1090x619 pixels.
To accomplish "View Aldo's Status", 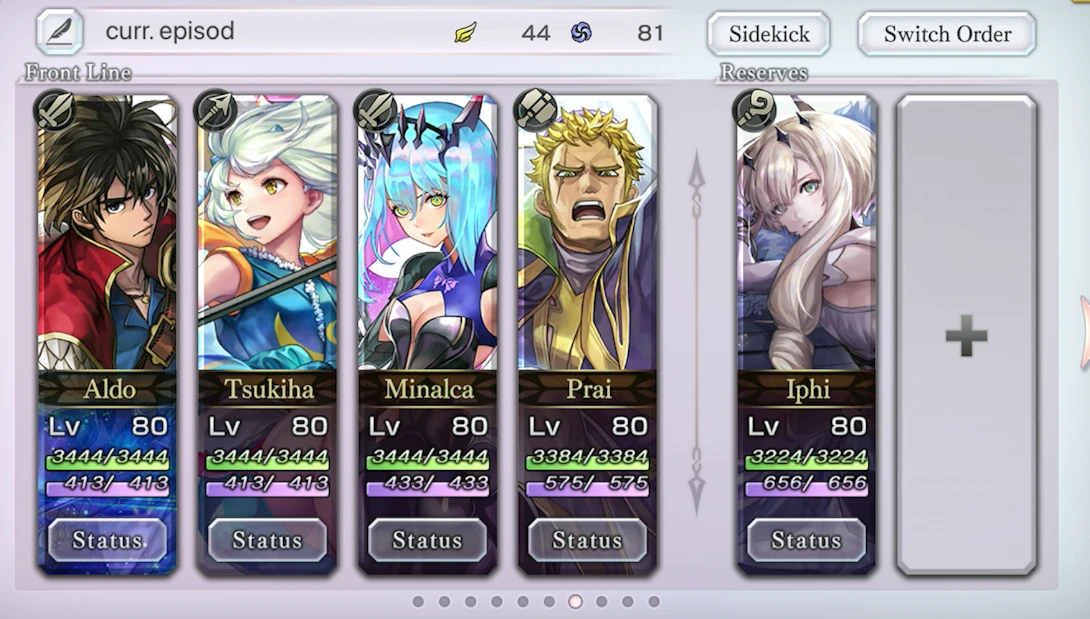I will point(107,540).
